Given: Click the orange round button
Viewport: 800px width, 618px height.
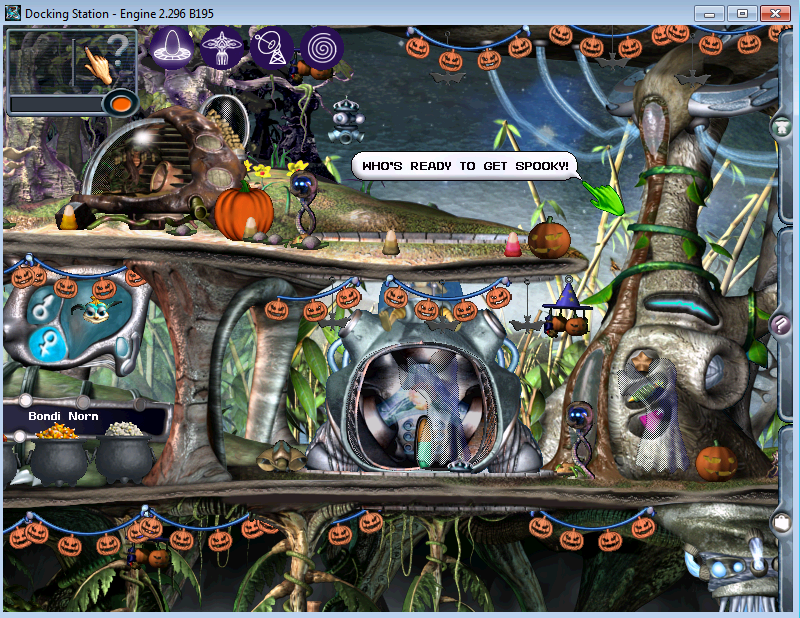Looking at the screenshot, I should coord(121,103).
